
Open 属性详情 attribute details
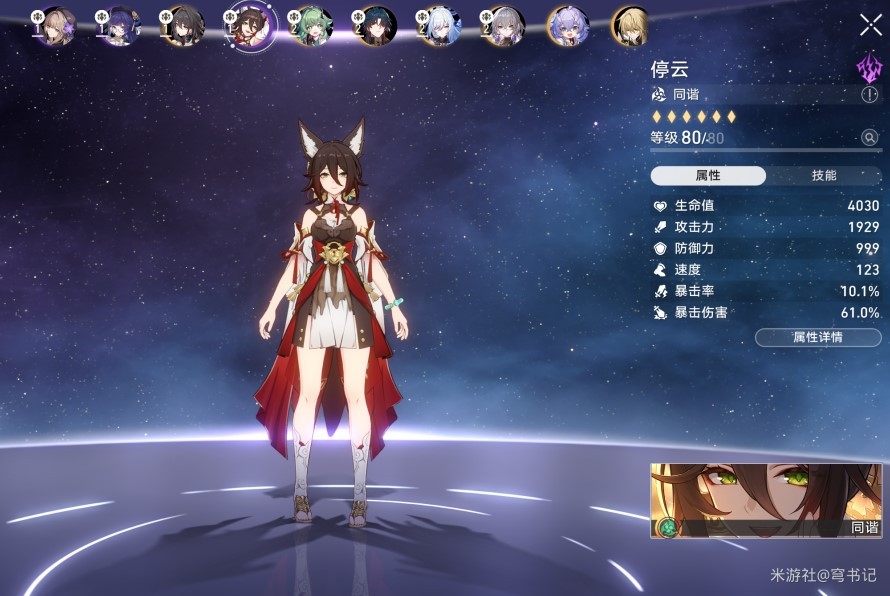[817, 337]
